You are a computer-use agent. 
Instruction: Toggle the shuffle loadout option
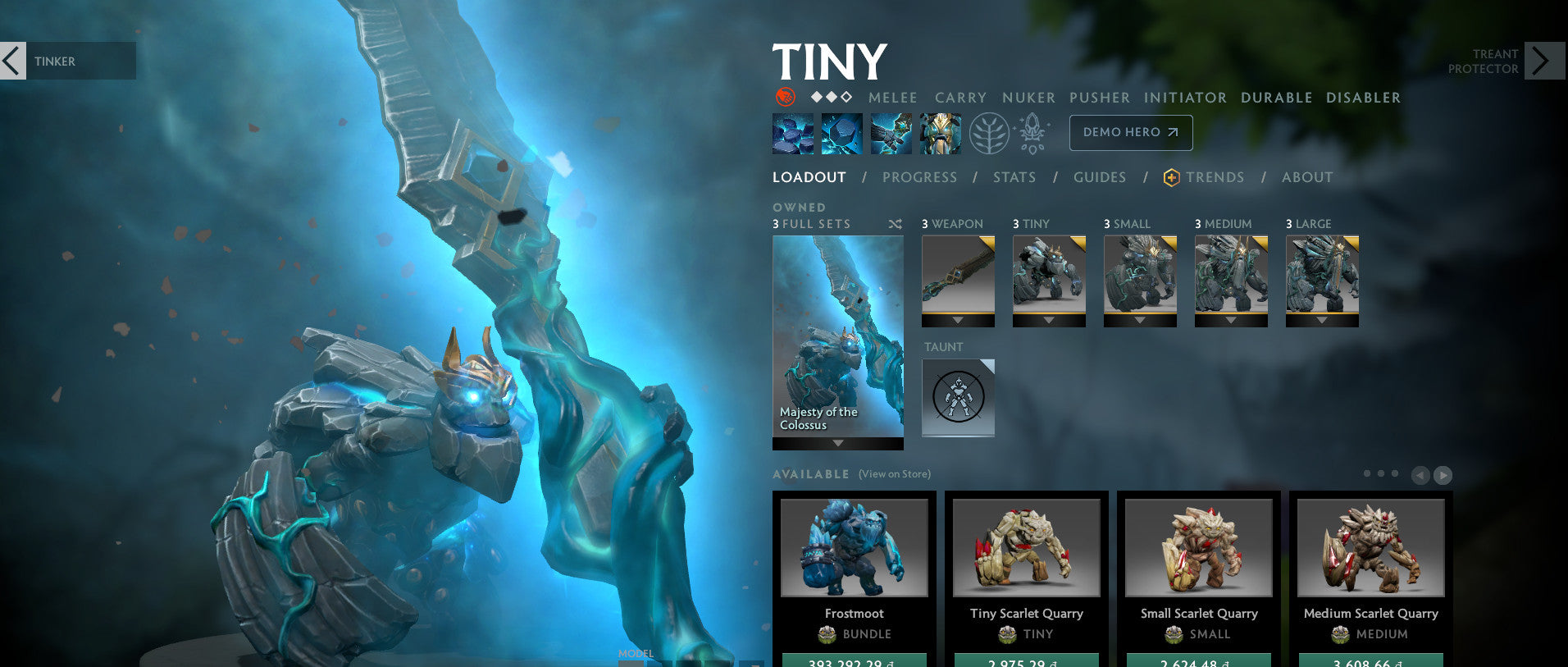[x=894, y=223]
